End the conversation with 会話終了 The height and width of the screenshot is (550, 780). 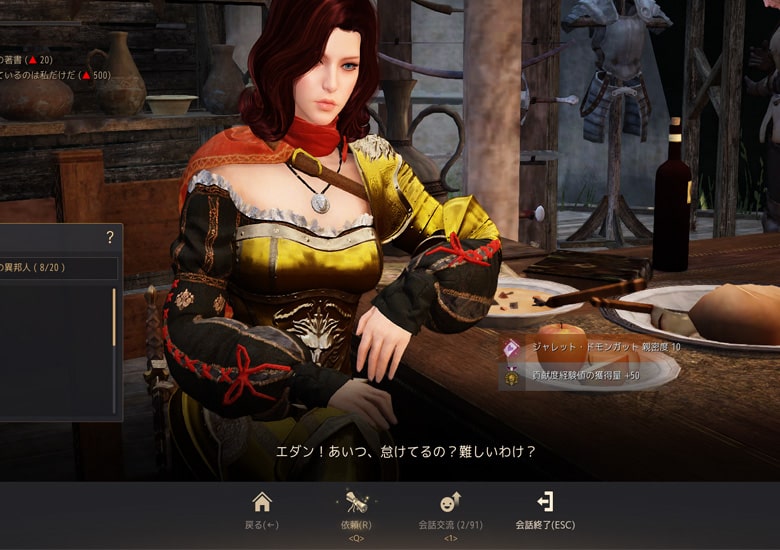point(545,509)
